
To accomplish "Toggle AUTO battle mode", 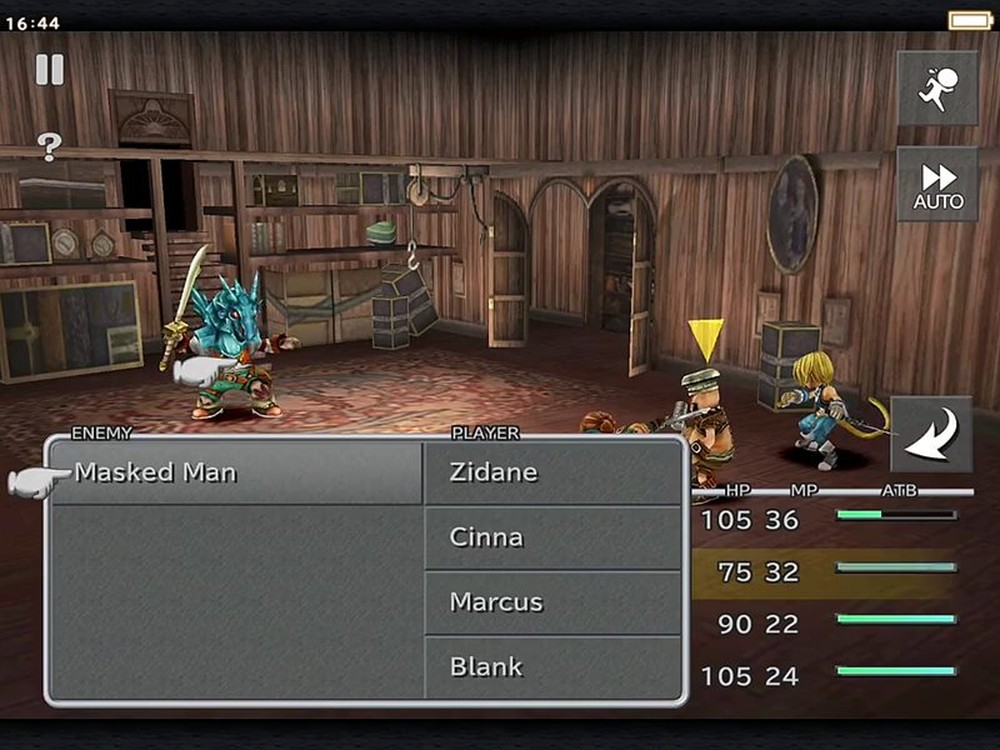I will (937, 185).
